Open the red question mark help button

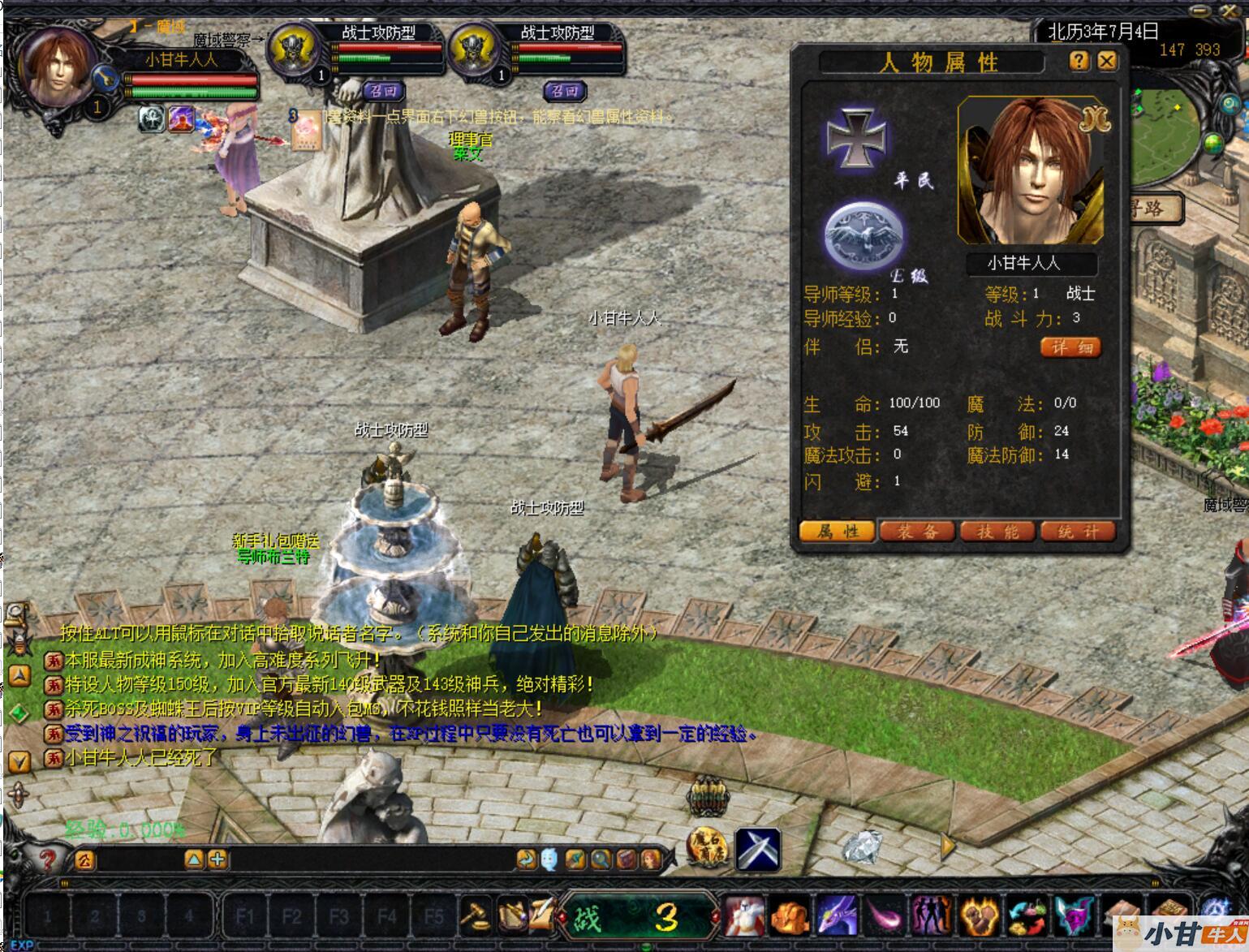(48, 859)
